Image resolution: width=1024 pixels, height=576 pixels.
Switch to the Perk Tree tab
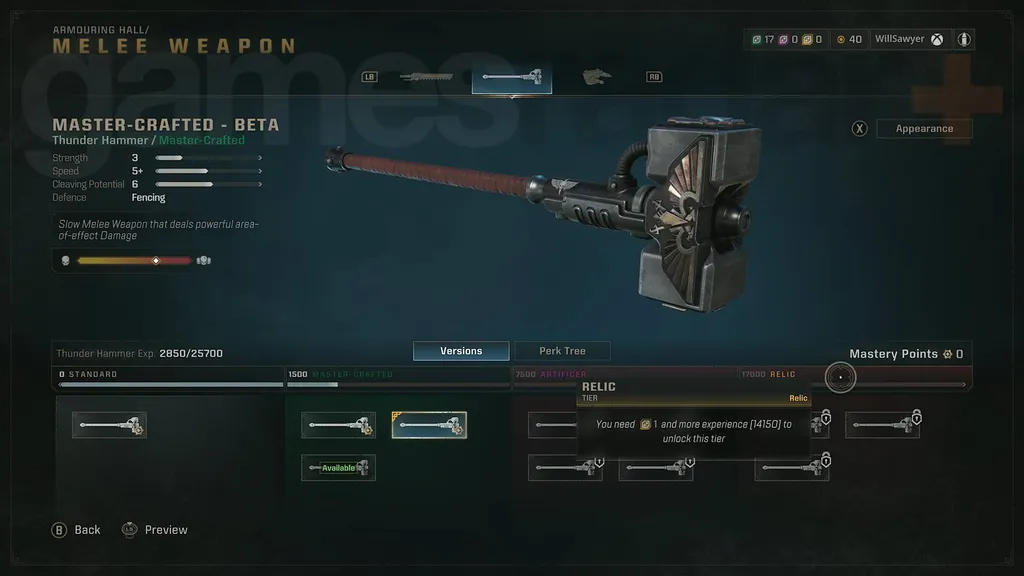point(562,351)
